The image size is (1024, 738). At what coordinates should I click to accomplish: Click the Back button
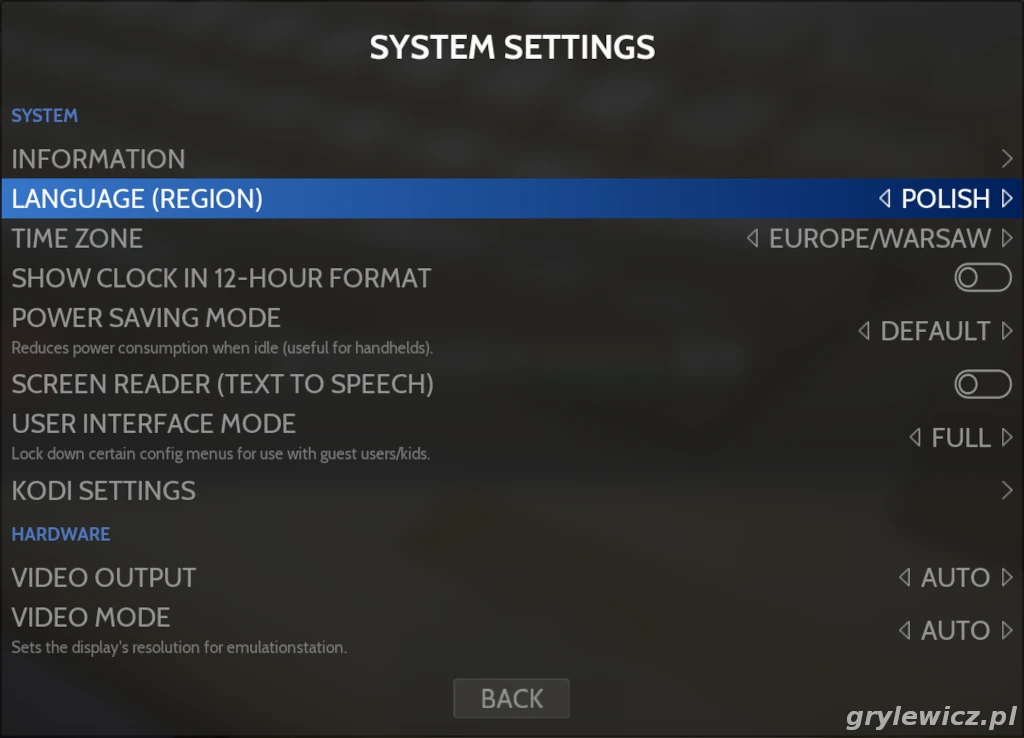tap(512, 698)
